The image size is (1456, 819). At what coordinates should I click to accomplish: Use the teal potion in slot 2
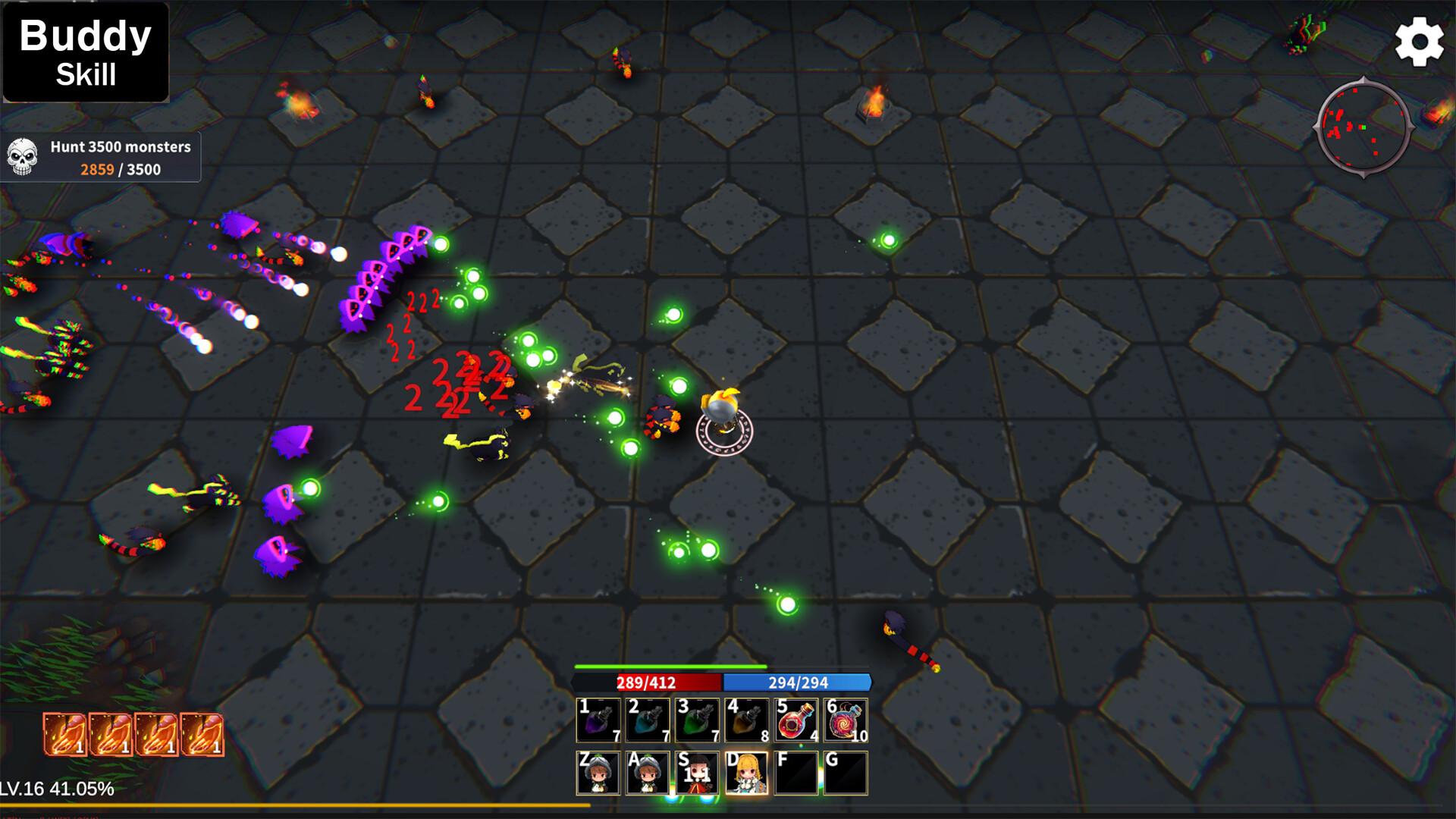coord(648,720)
